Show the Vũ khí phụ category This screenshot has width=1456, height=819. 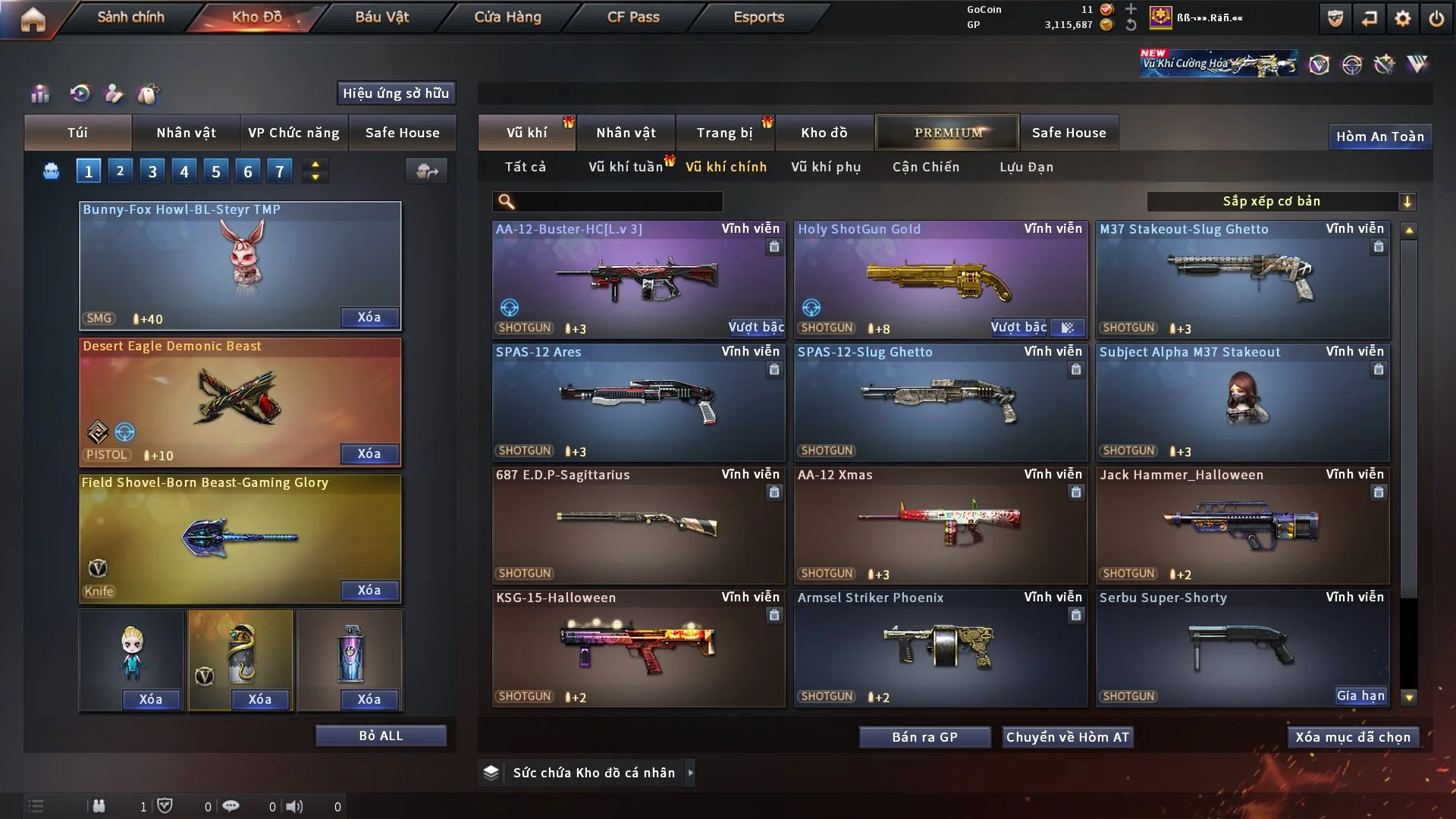pyautogui.click(x=825, y=167)
